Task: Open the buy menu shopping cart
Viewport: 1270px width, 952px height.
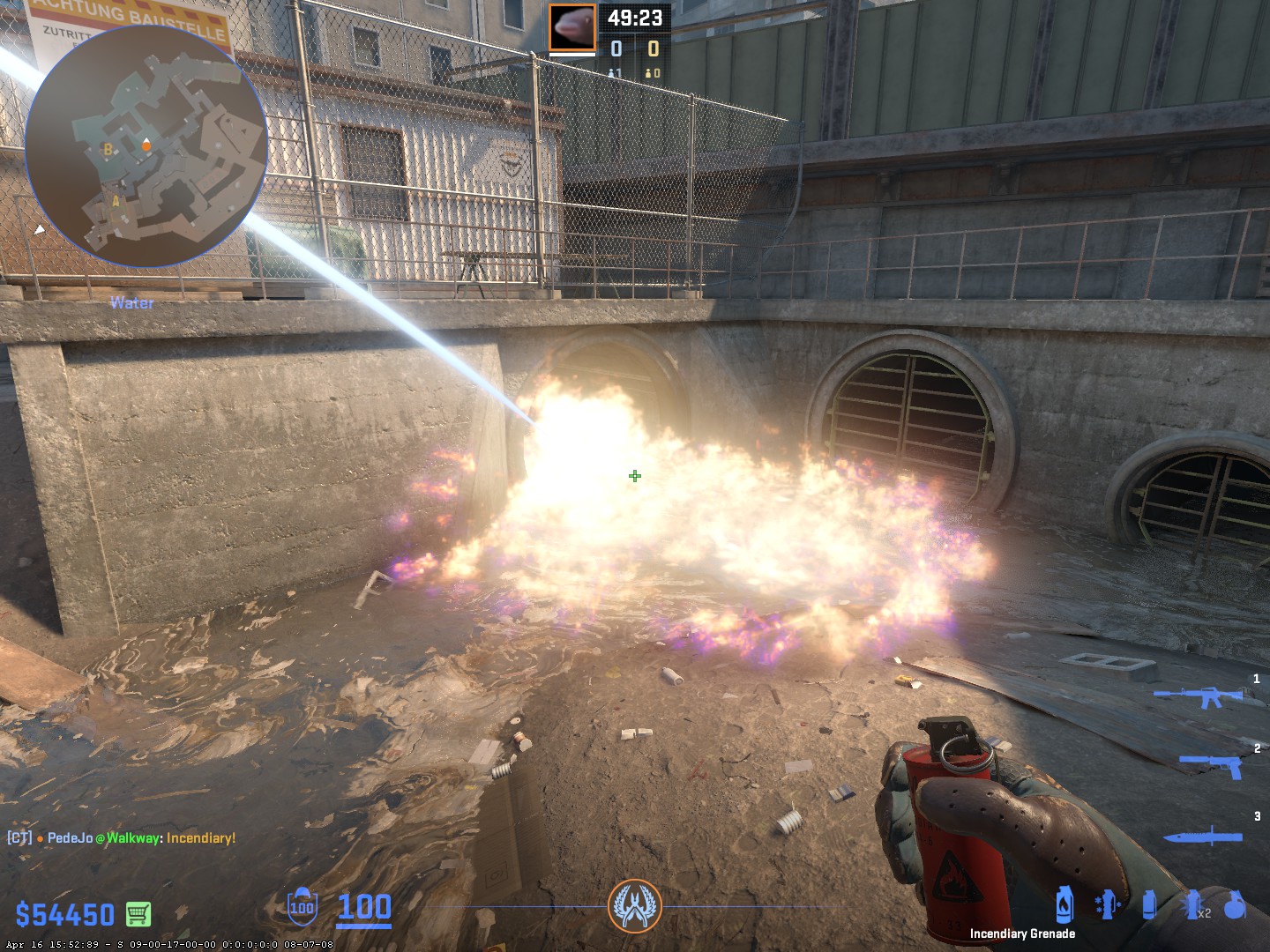Action: coord(138,914)
